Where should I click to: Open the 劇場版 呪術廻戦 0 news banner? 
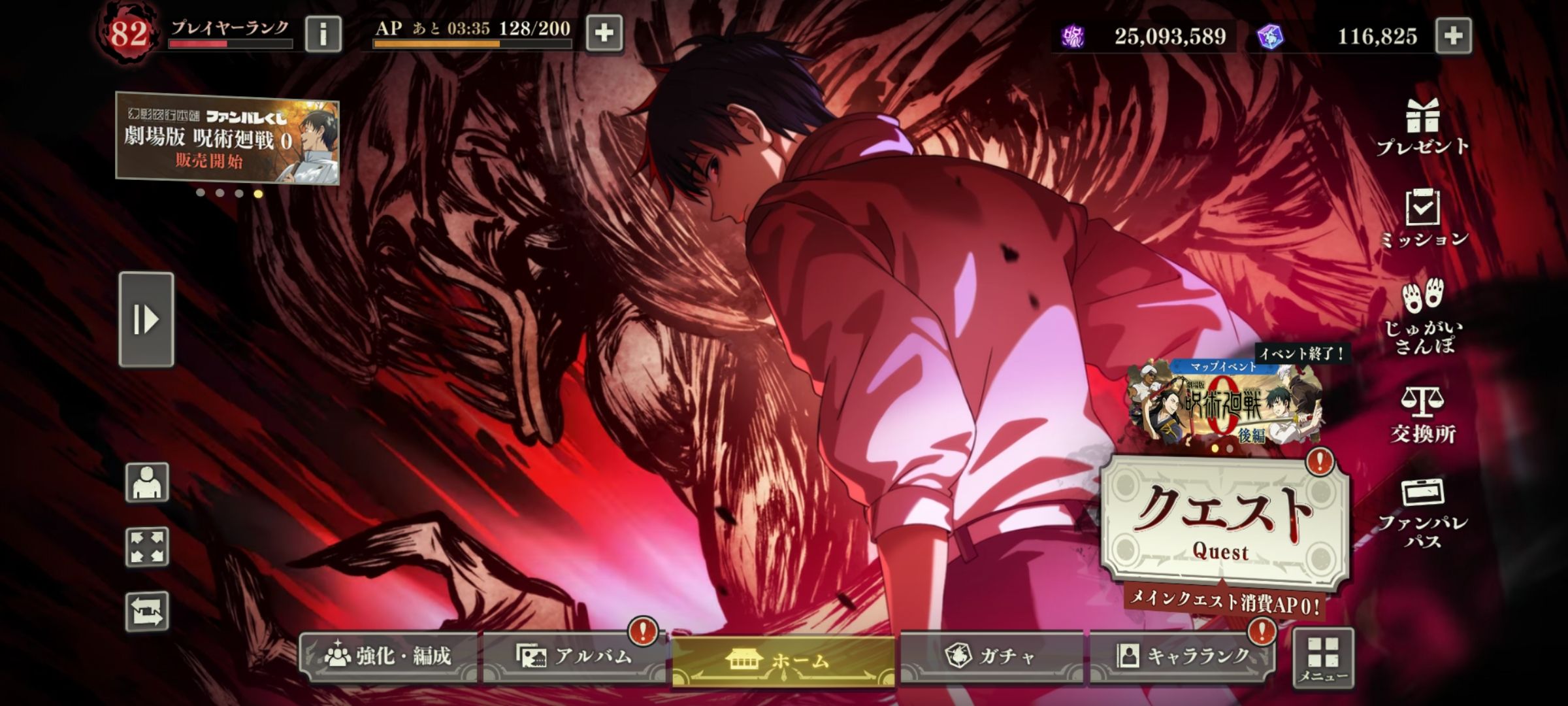point(227,139)
